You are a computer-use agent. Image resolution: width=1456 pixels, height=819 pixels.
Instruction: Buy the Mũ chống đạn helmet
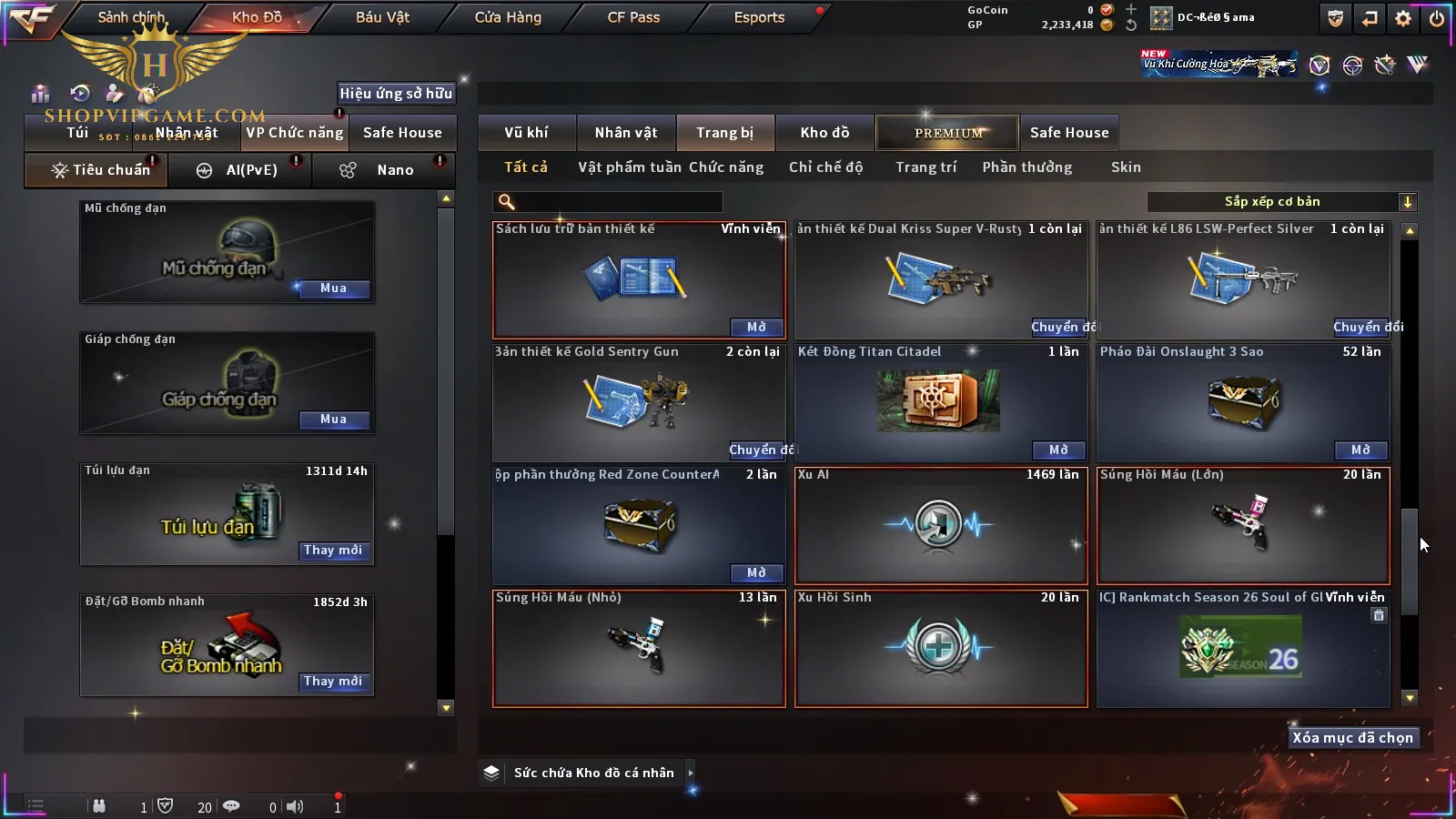tap(333, 288)
